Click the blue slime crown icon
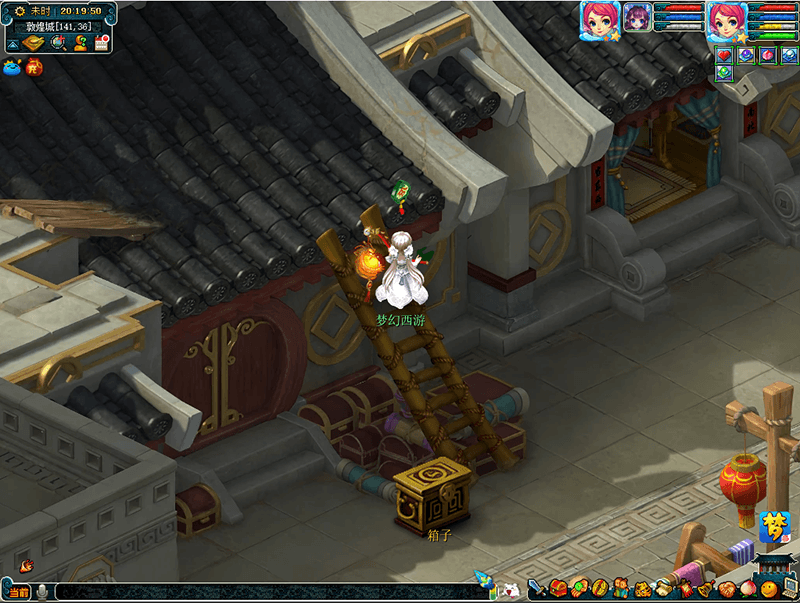 point(12,68)
